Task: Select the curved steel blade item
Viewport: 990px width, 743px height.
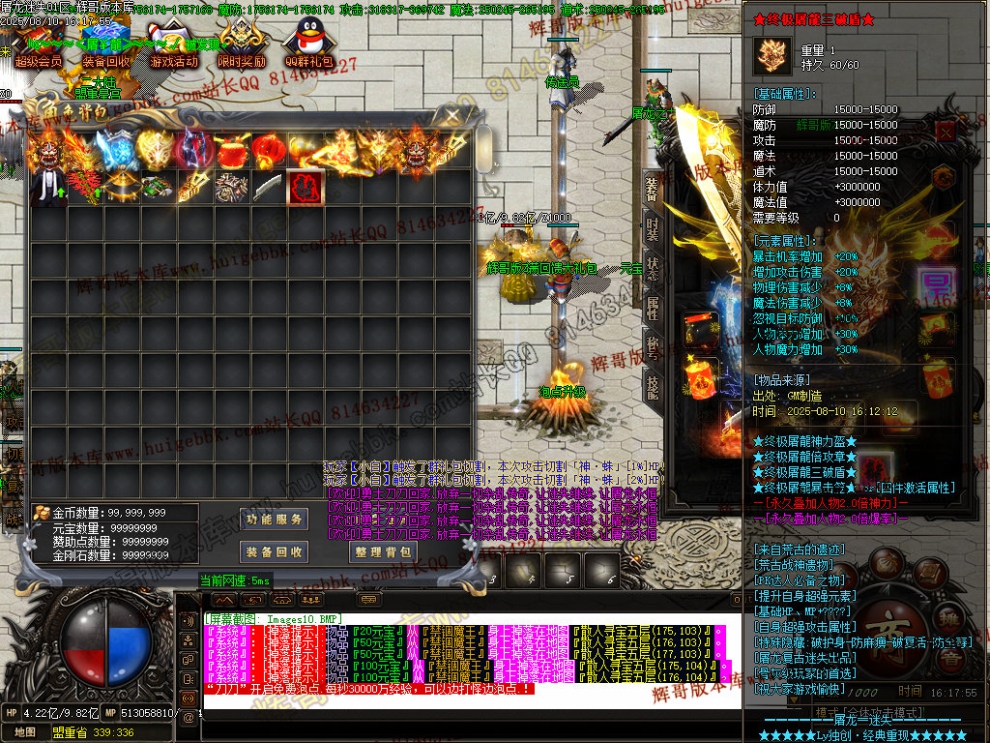Action: tap(267, 188)
